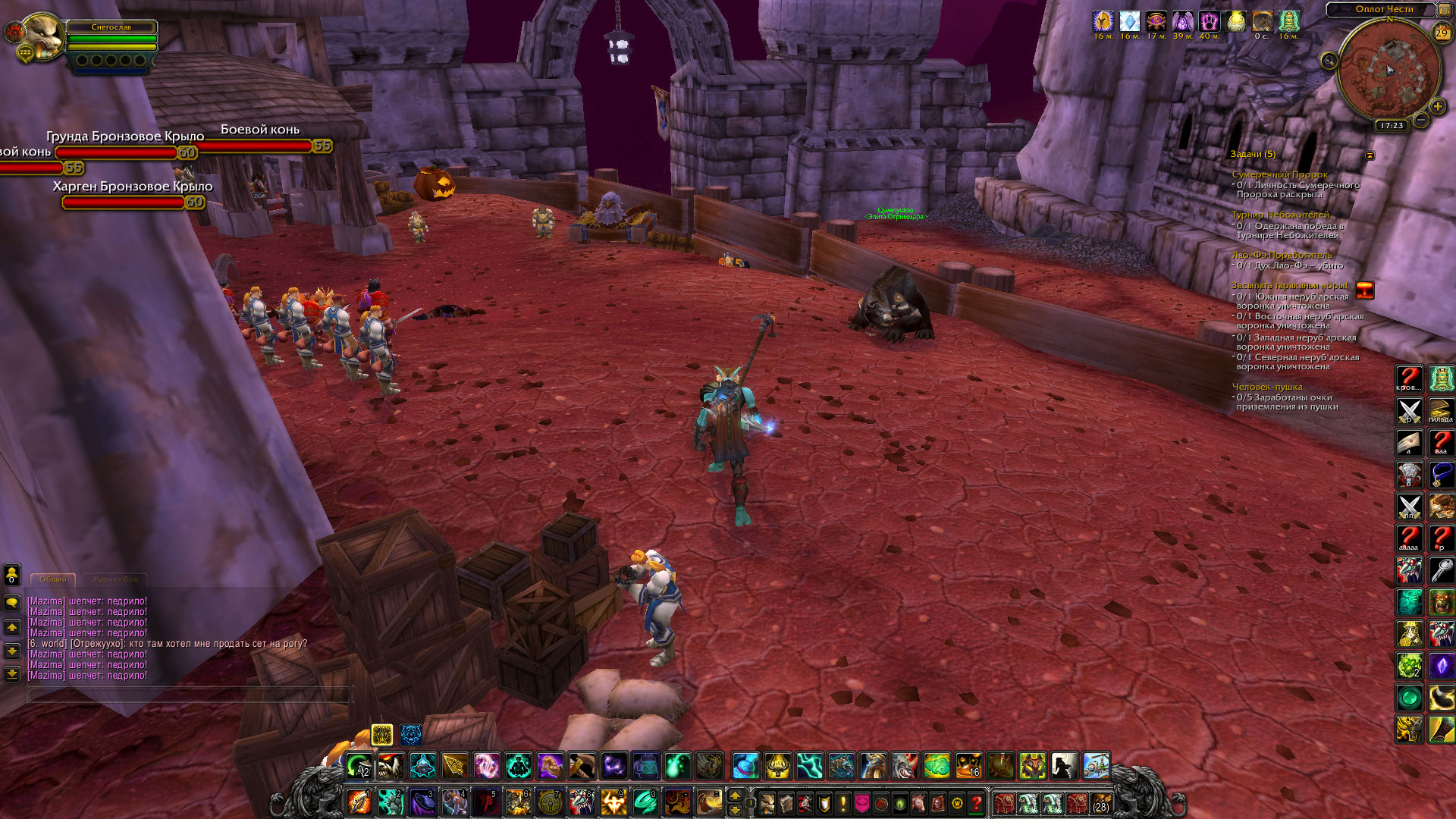1456x819 pixels.
Task: Open the minimap
Action: [1389, 72]
